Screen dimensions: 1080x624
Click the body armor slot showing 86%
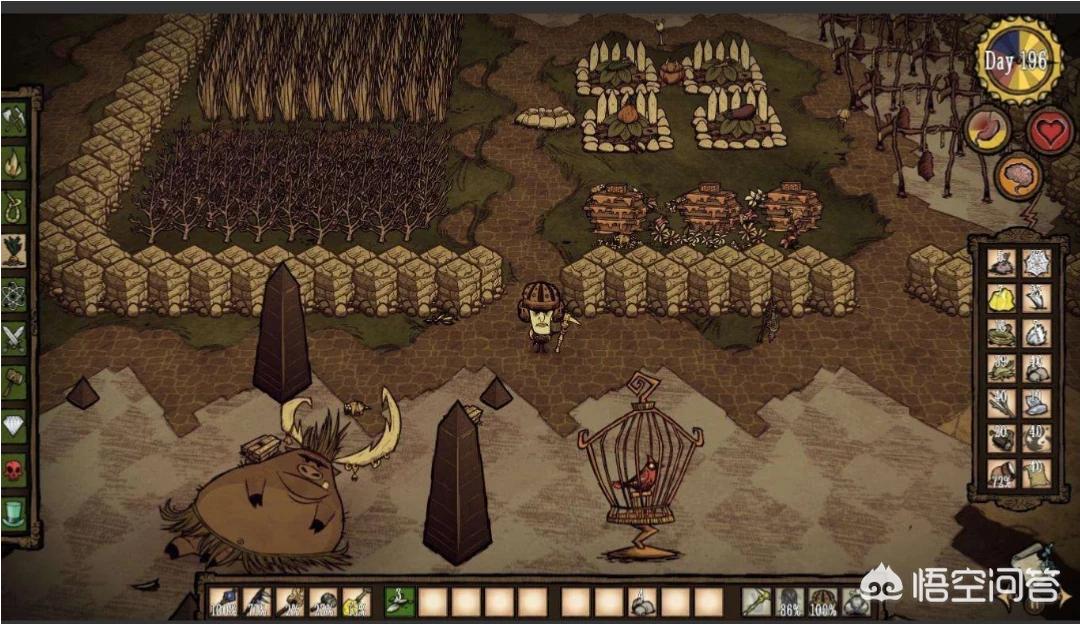[790, 602]
